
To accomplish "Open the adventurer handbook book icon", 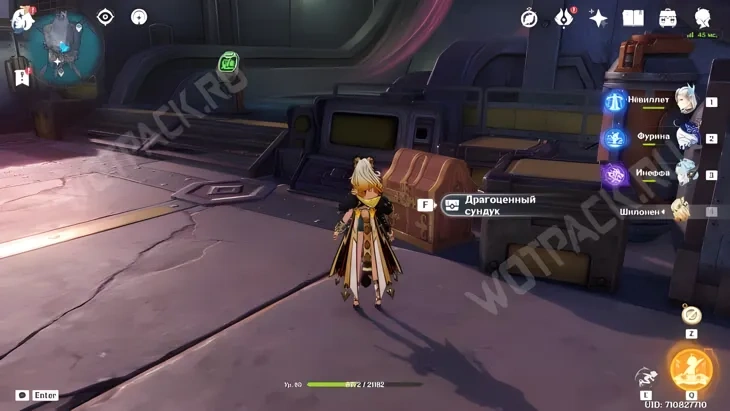I will 633,18.
